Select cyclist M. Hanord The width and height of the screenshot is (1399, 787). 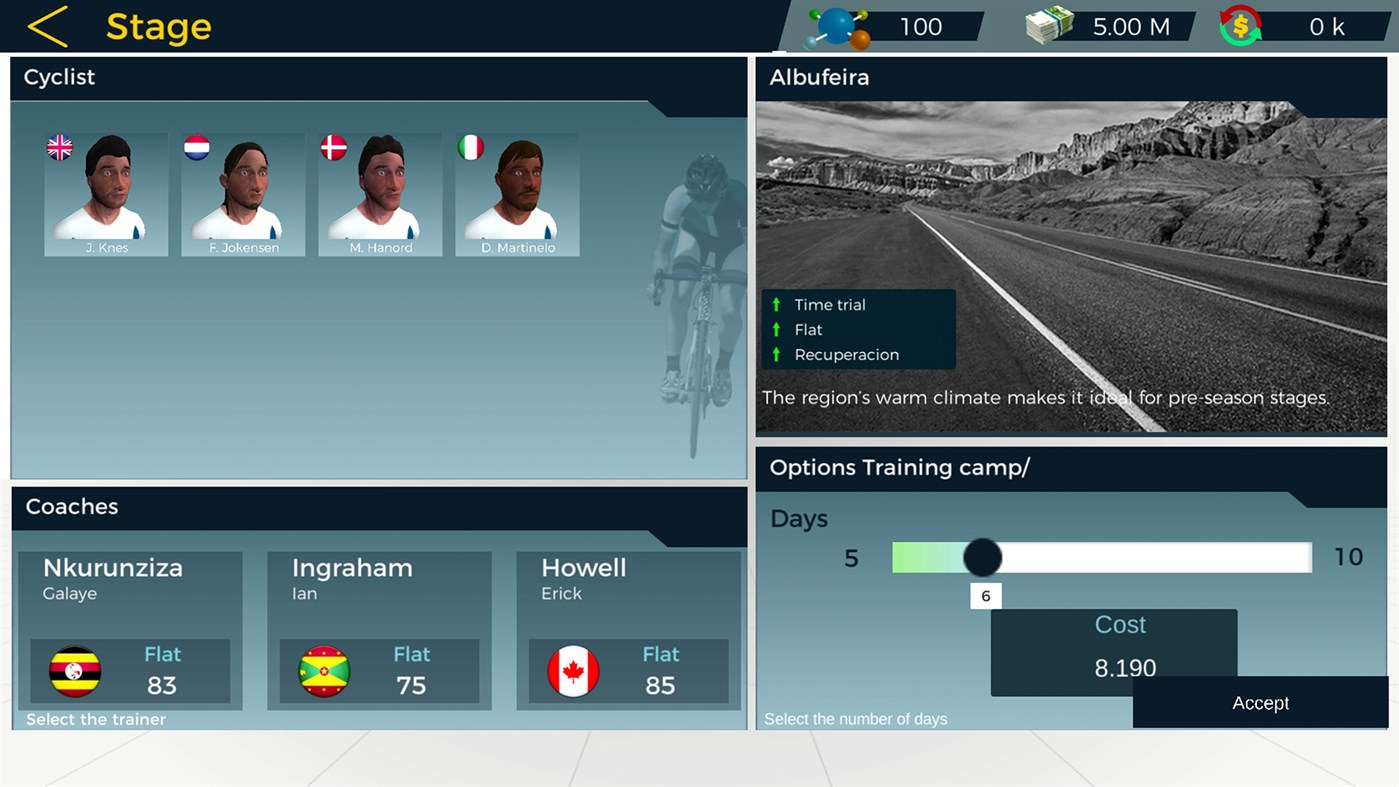click(x=380, y=194)
